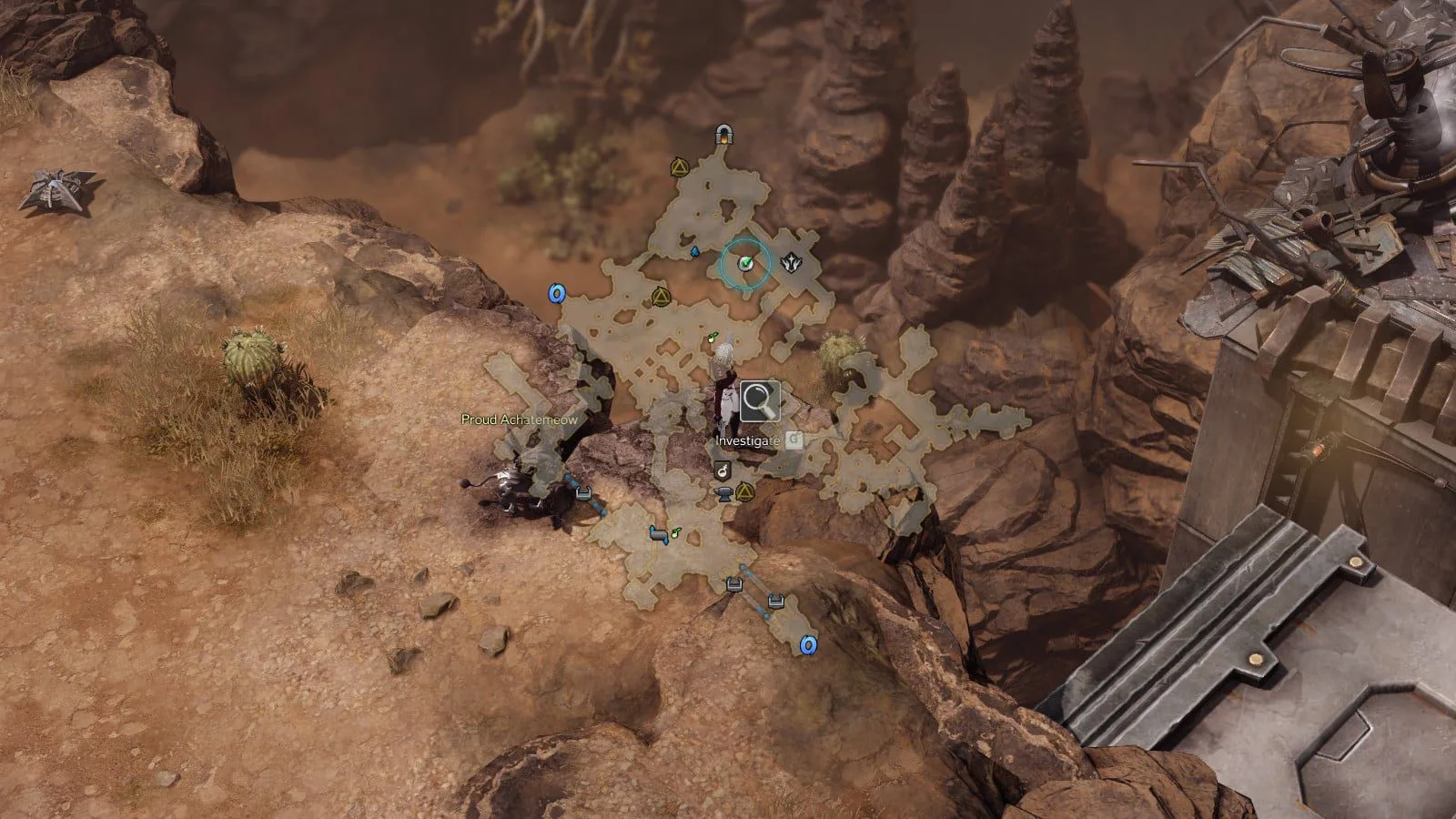Select the anvil repair marker

(x=725, y=493)
